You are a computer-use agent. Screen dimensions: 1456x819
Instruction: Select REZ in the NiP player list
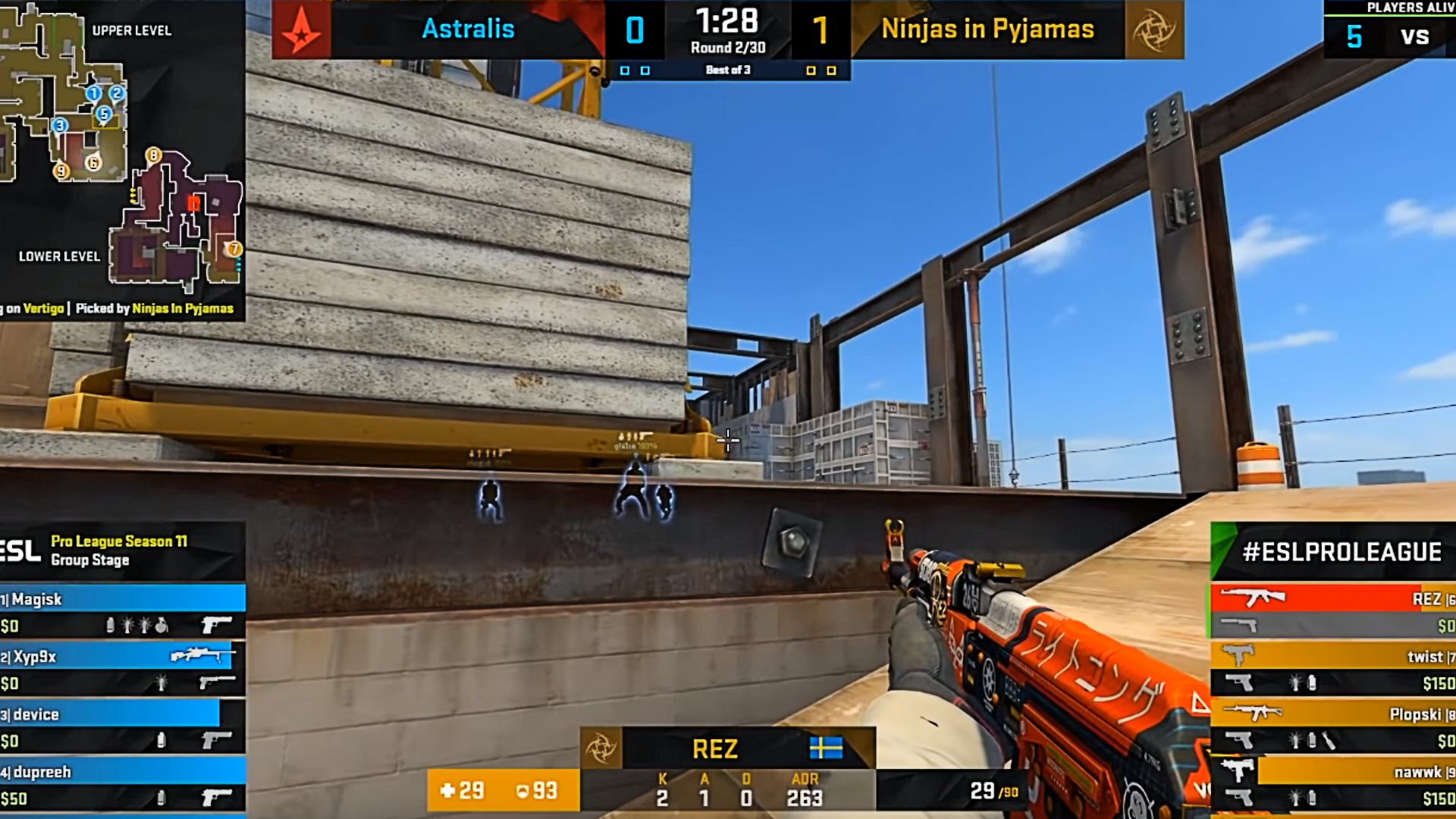point(1333,599)
